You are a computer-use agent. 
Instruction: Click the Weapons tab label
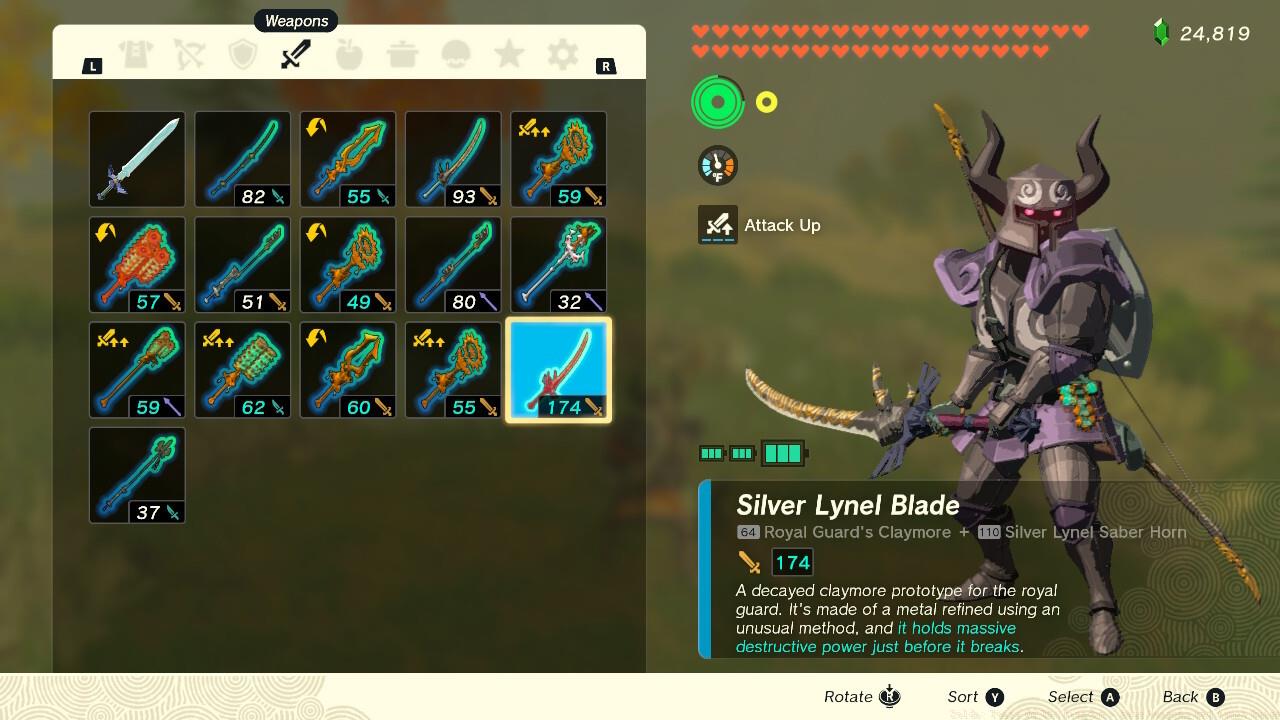tap(295, 20)
